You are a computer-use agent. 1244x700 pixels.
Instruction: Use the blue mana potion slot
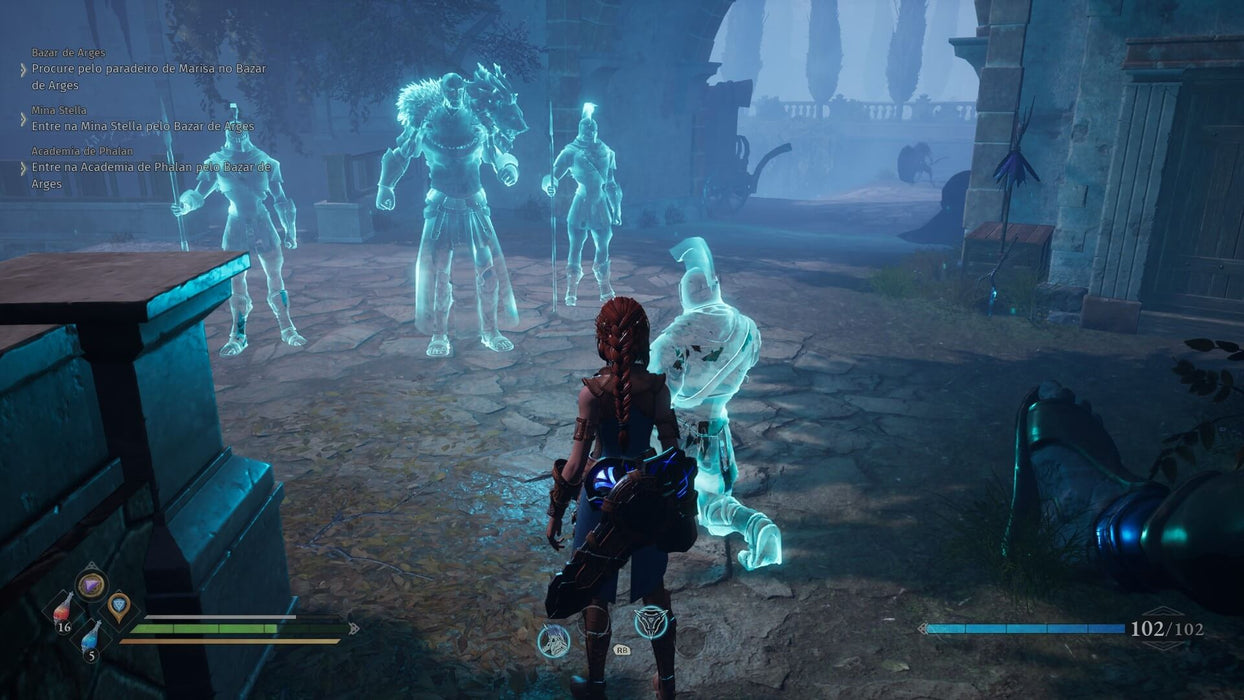[x=90, y=637]
